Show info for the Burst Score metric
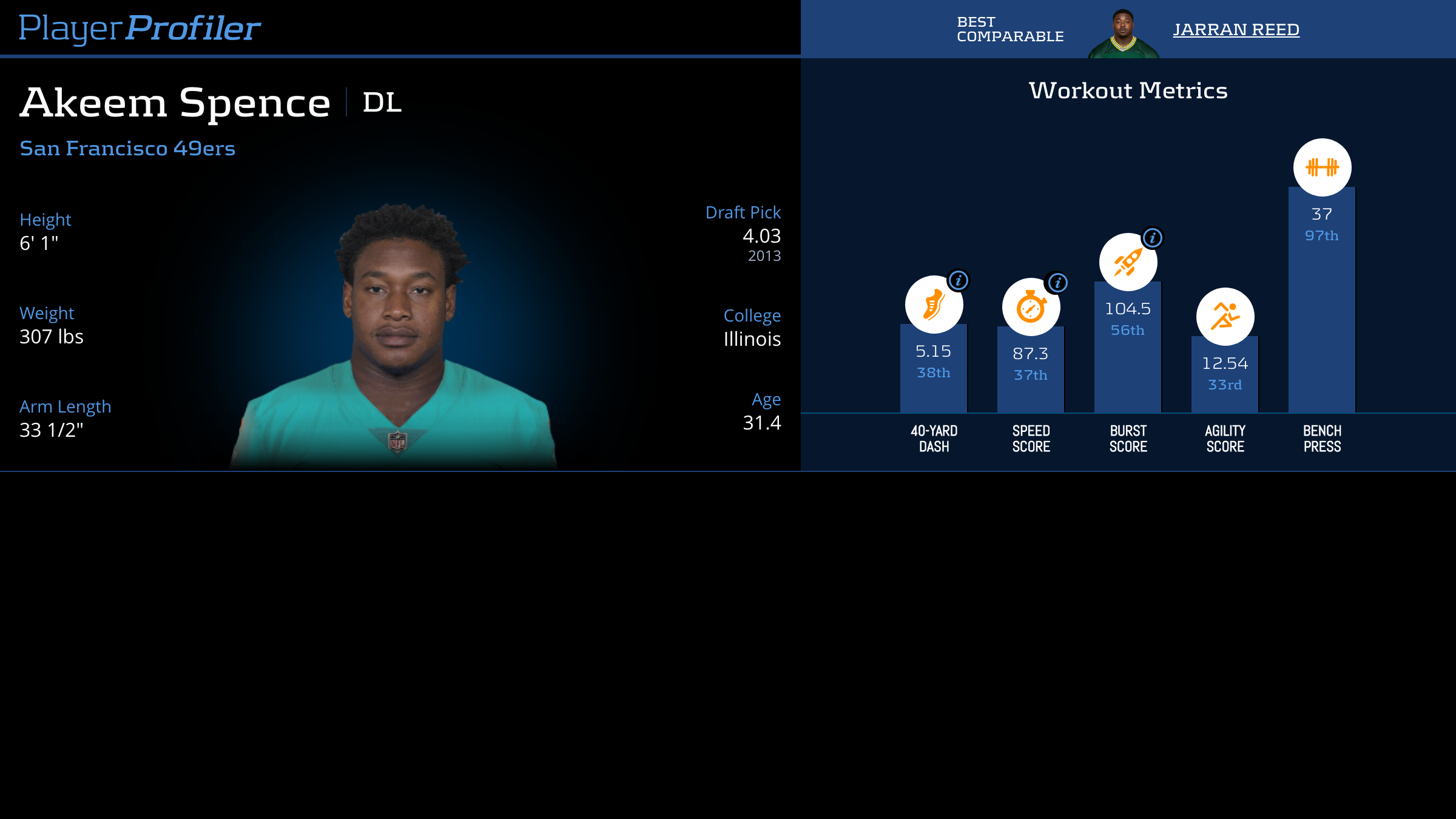This screenshot has width=1456, height=819. tap(1153, 238)
